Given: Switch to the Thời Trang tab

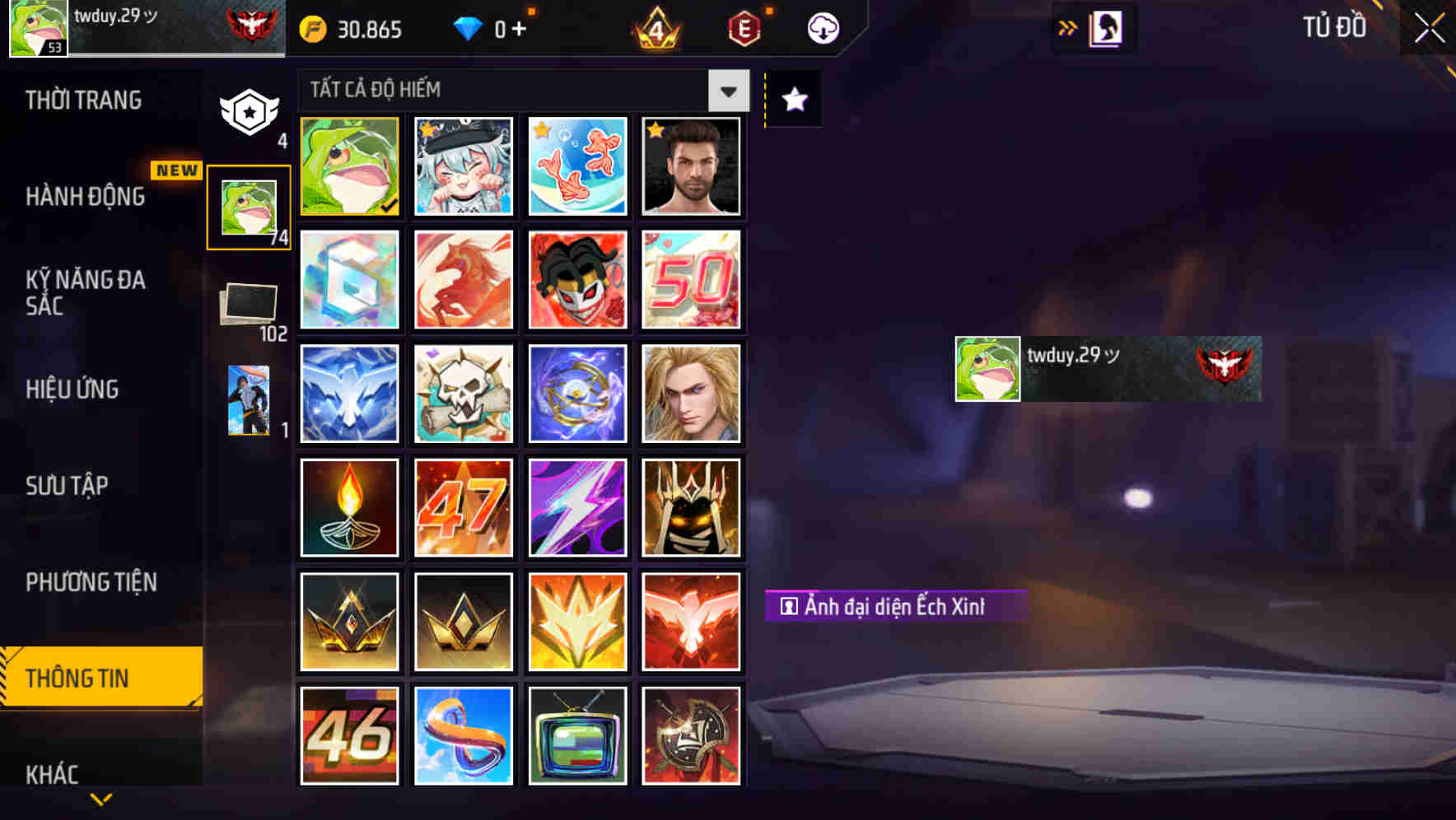Looking at the screenshot, I should (x=82, y=100).
